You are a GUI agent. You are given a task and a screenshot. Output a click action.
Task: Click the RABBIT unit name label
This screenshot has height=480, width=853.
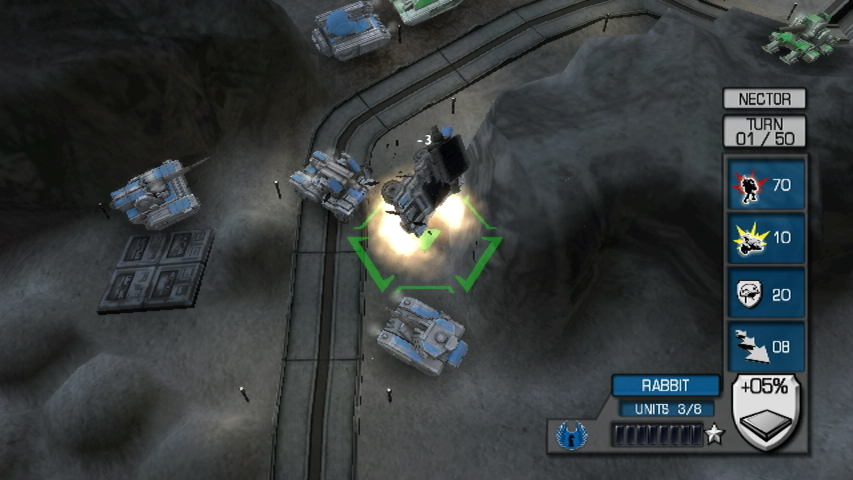click(x=665, y=386)
